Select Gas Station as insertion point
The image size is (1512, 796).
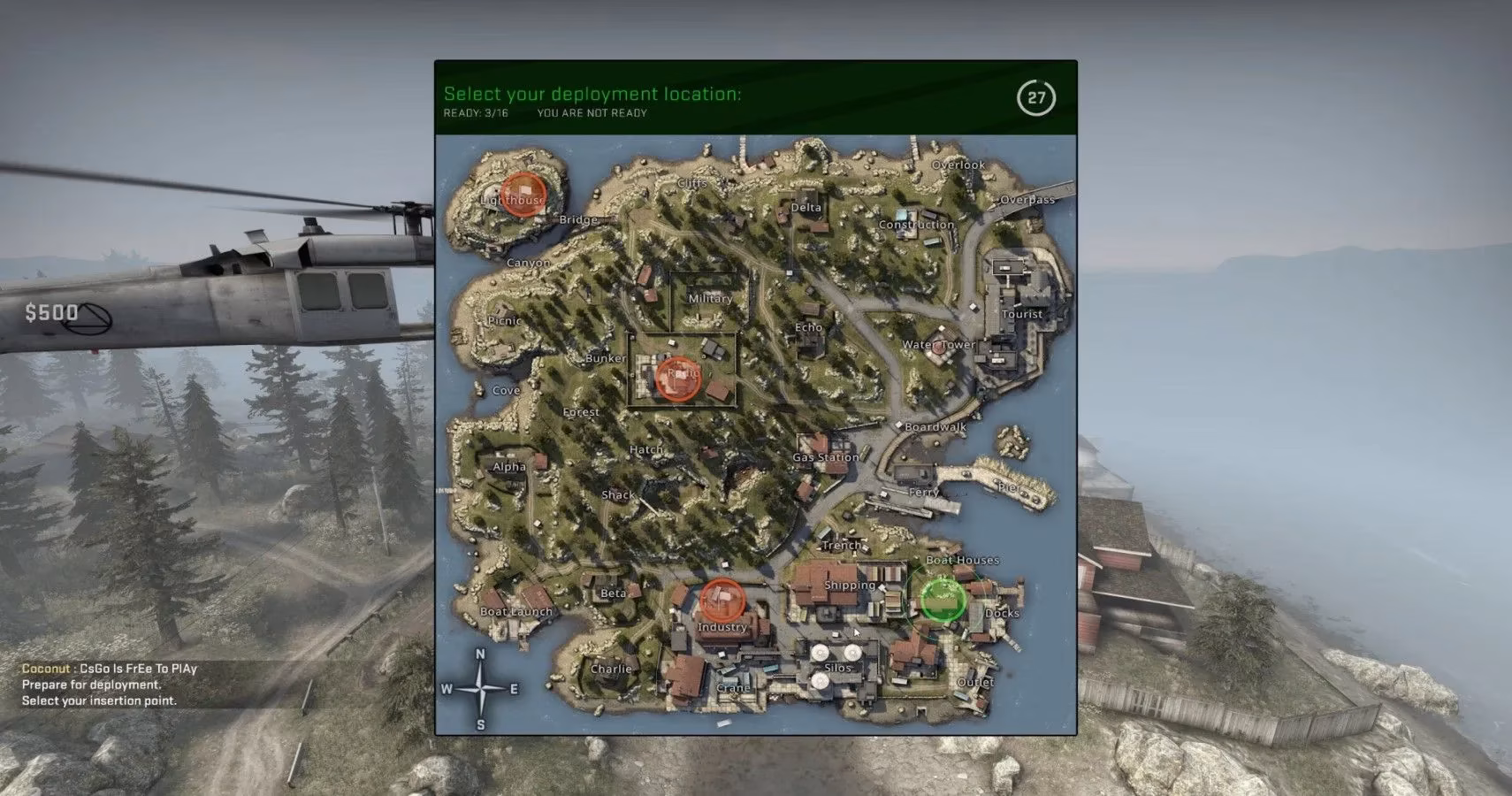click(826, 456)
